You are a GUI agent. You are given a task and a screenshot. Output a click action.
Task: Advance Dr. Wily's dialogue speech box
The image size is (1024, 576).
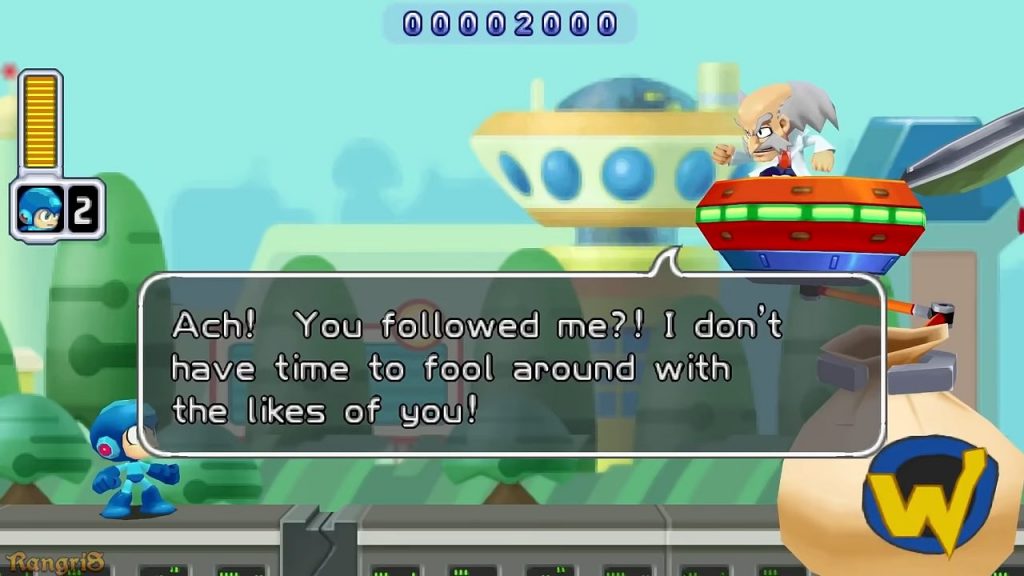click(x=511, y=366)
